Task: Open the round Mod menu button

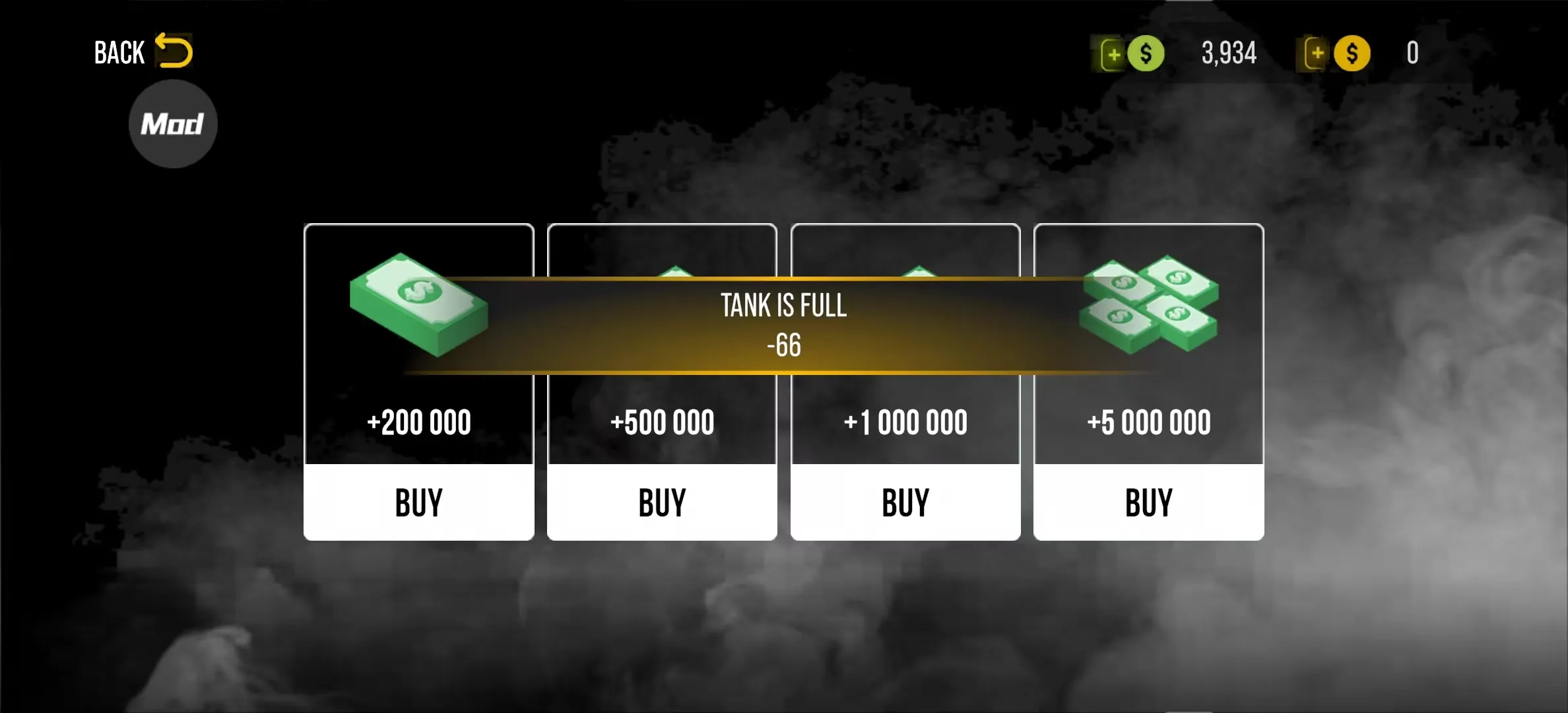Action: point(173,124)
